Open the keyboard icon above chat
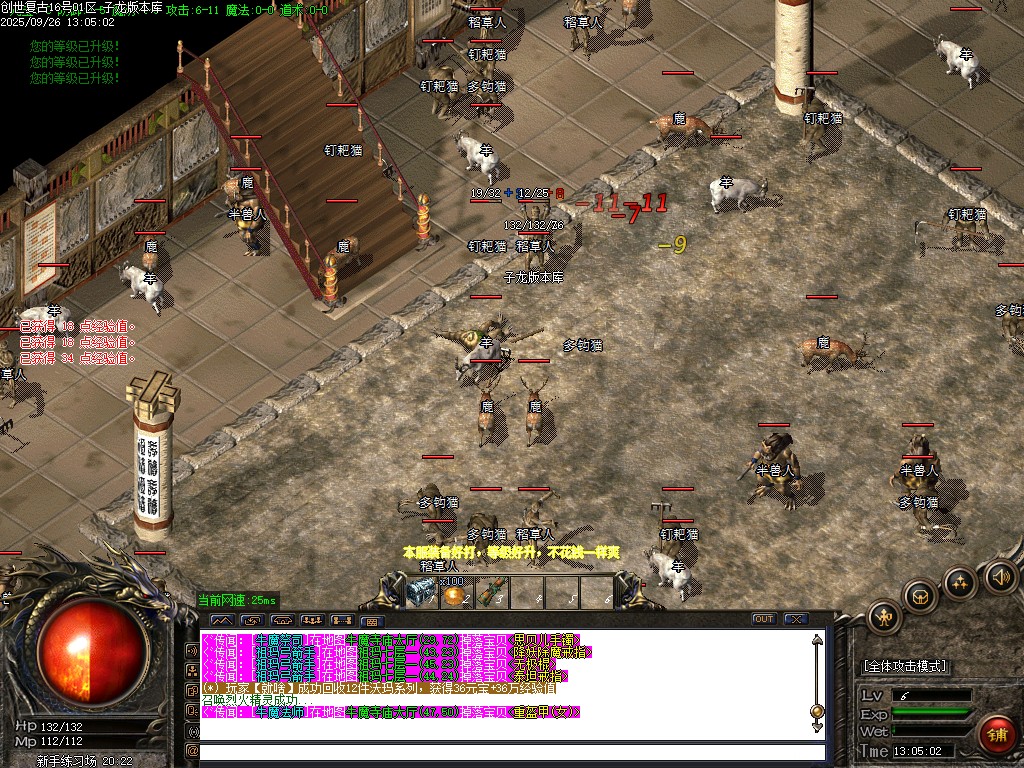This screenshot has width=1024, height=768. point(371,620)
